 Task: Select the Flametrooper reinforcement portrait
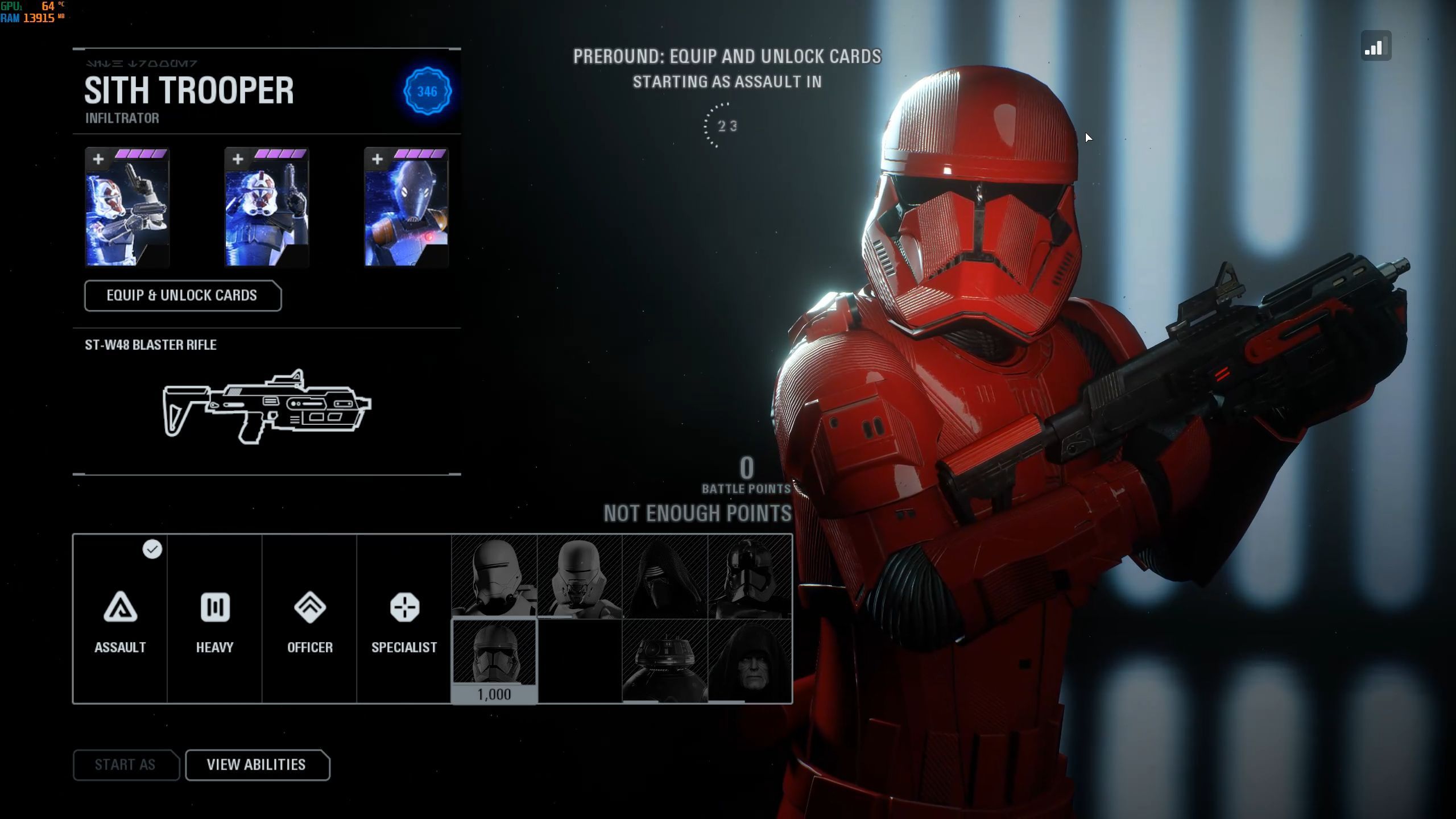coord(494,577)
